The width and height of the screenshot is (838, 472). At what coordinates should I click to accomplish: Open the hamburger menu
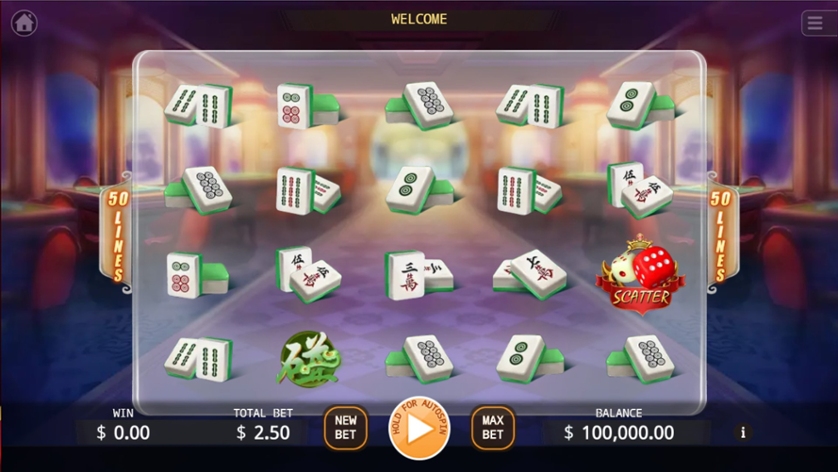(814, 23)
